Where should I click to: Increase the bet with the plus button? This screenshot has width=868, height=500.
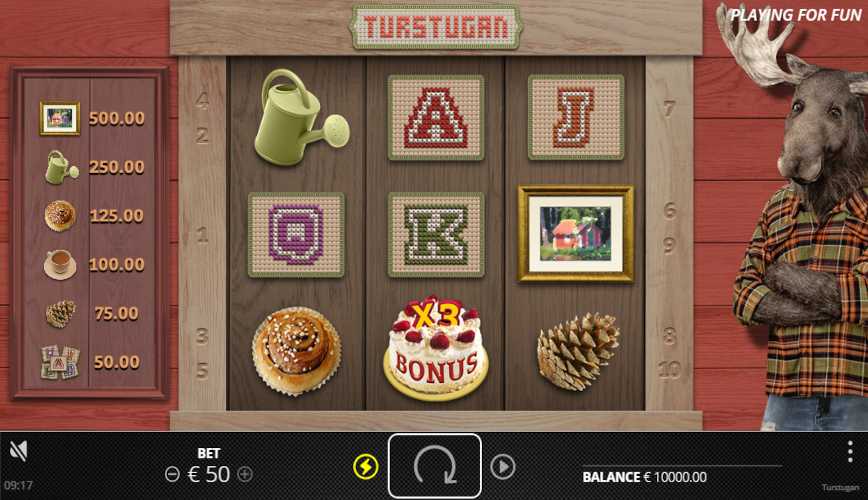pos(245,474)
